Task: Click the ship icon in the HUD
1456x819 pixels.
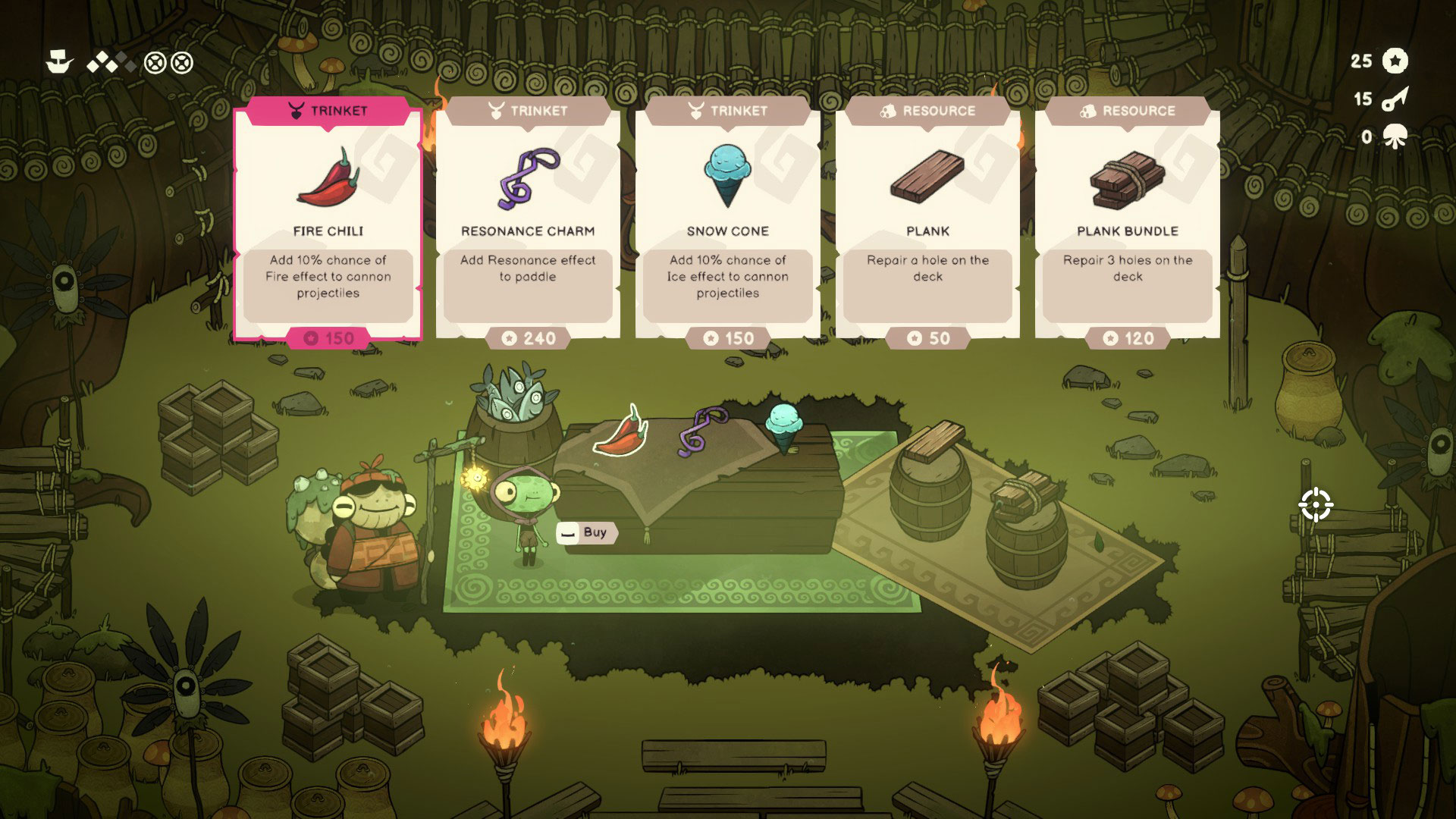Action: [x=59, y=62]
